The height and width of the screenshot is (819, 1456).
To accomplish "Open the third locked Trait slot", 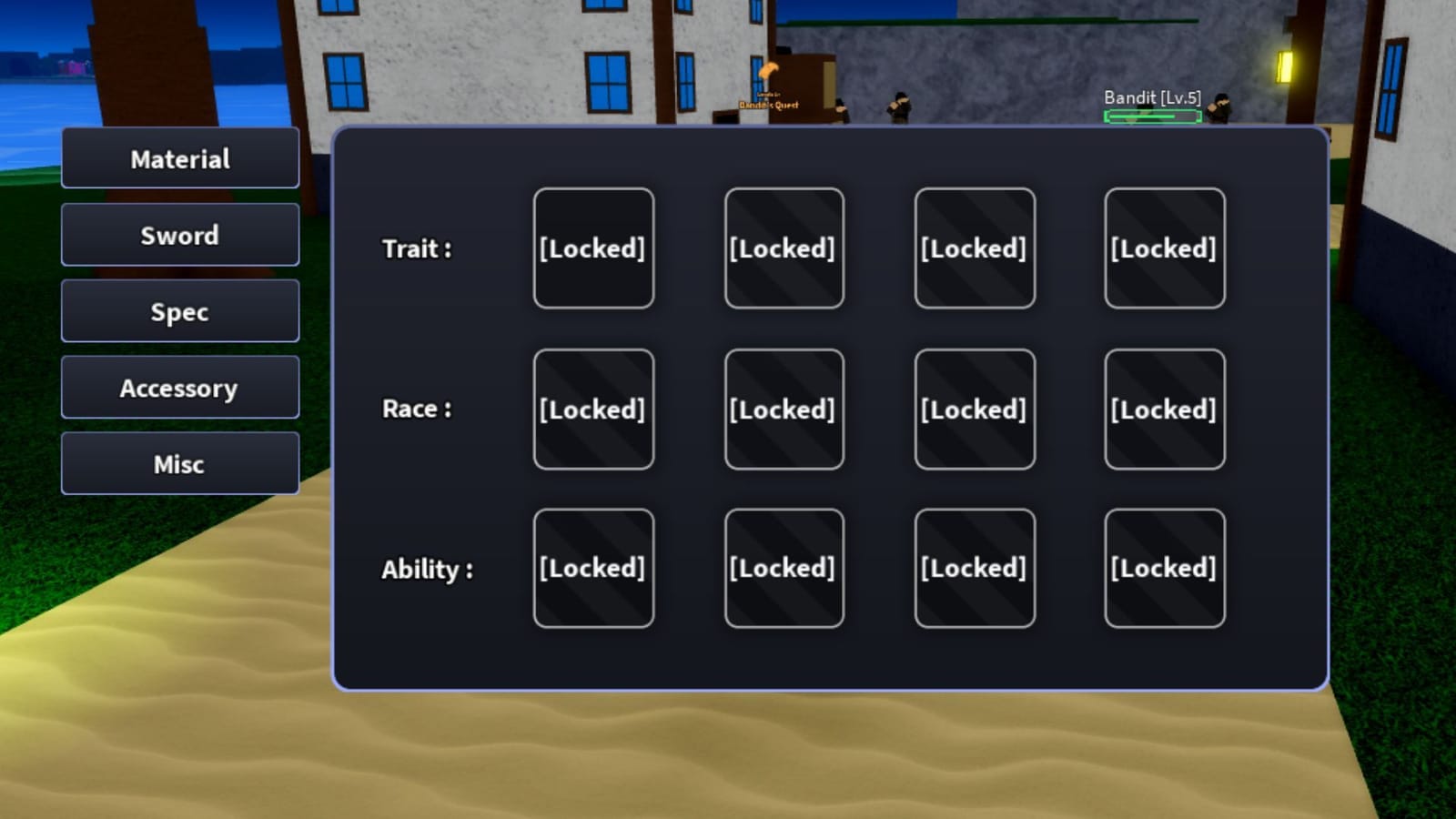I will point(974,248).
